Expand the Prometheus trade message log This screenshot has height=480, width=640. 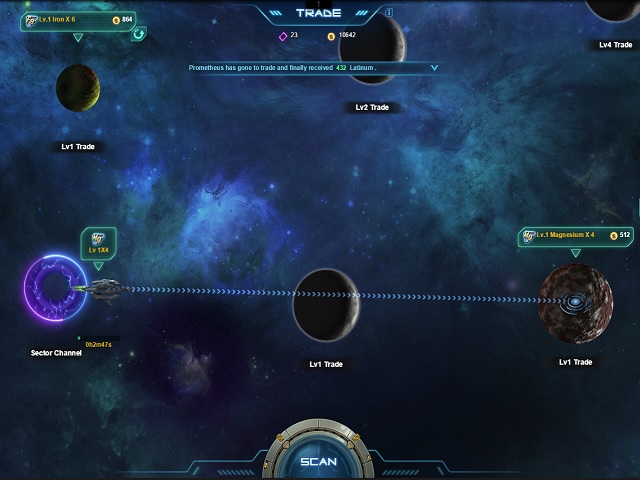pos(434,68)
